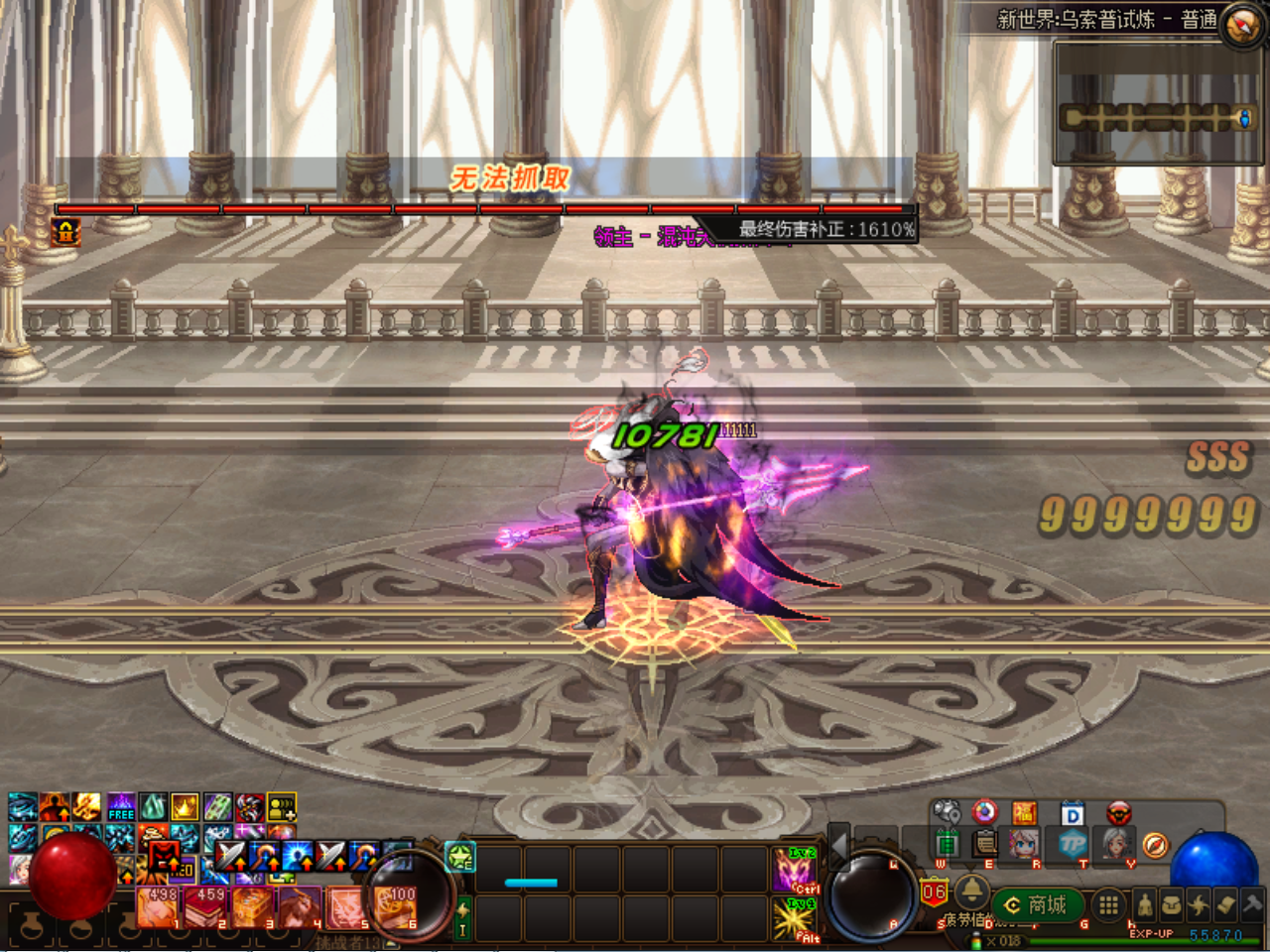Use the red book item in slot 2
This screenshot has height=952, width=1270.
(206, 908)
